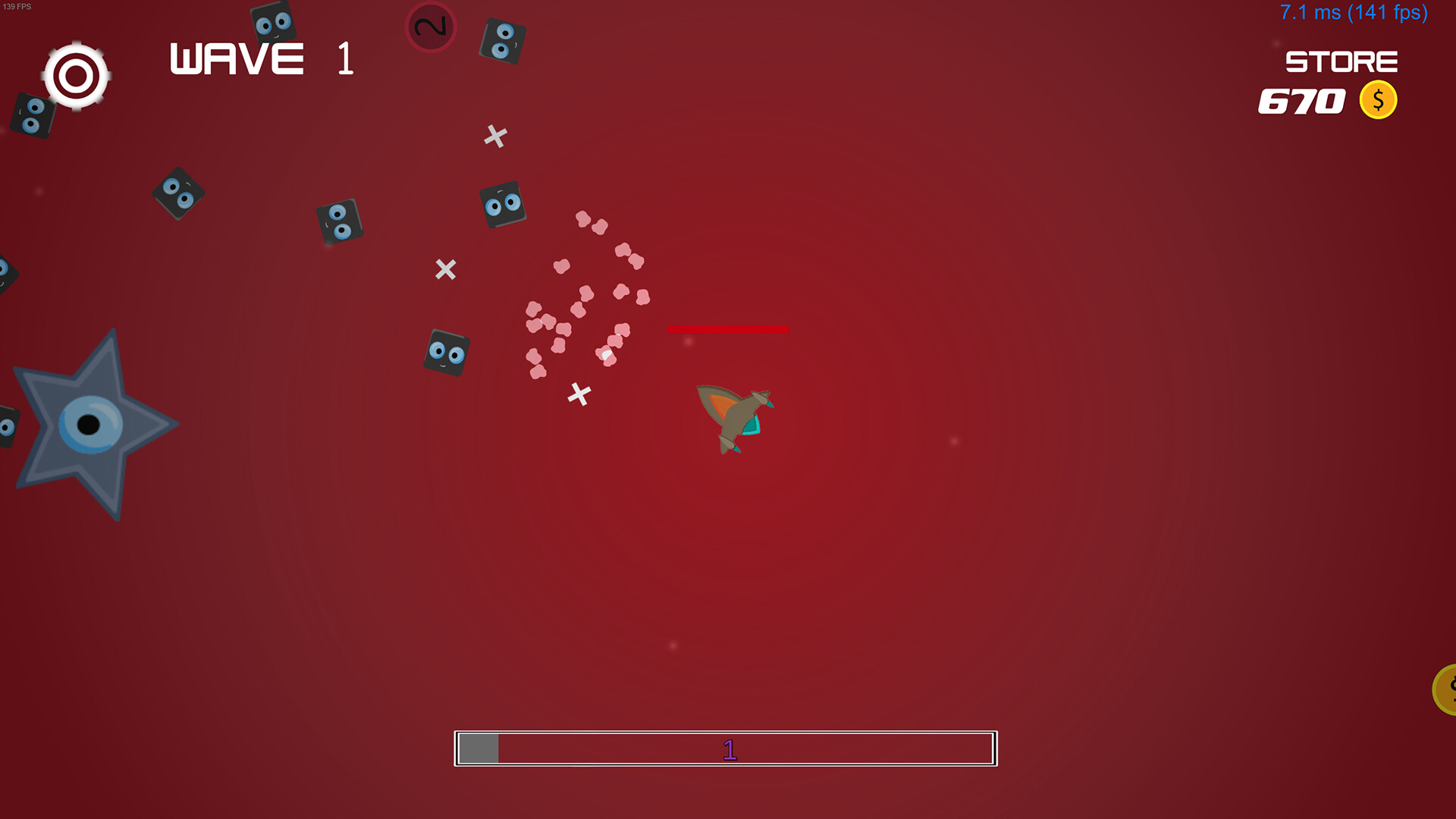Click the gear-shaped target icon top-left
The height and width of the screenshot is (819, 1456).
[76, 74]
